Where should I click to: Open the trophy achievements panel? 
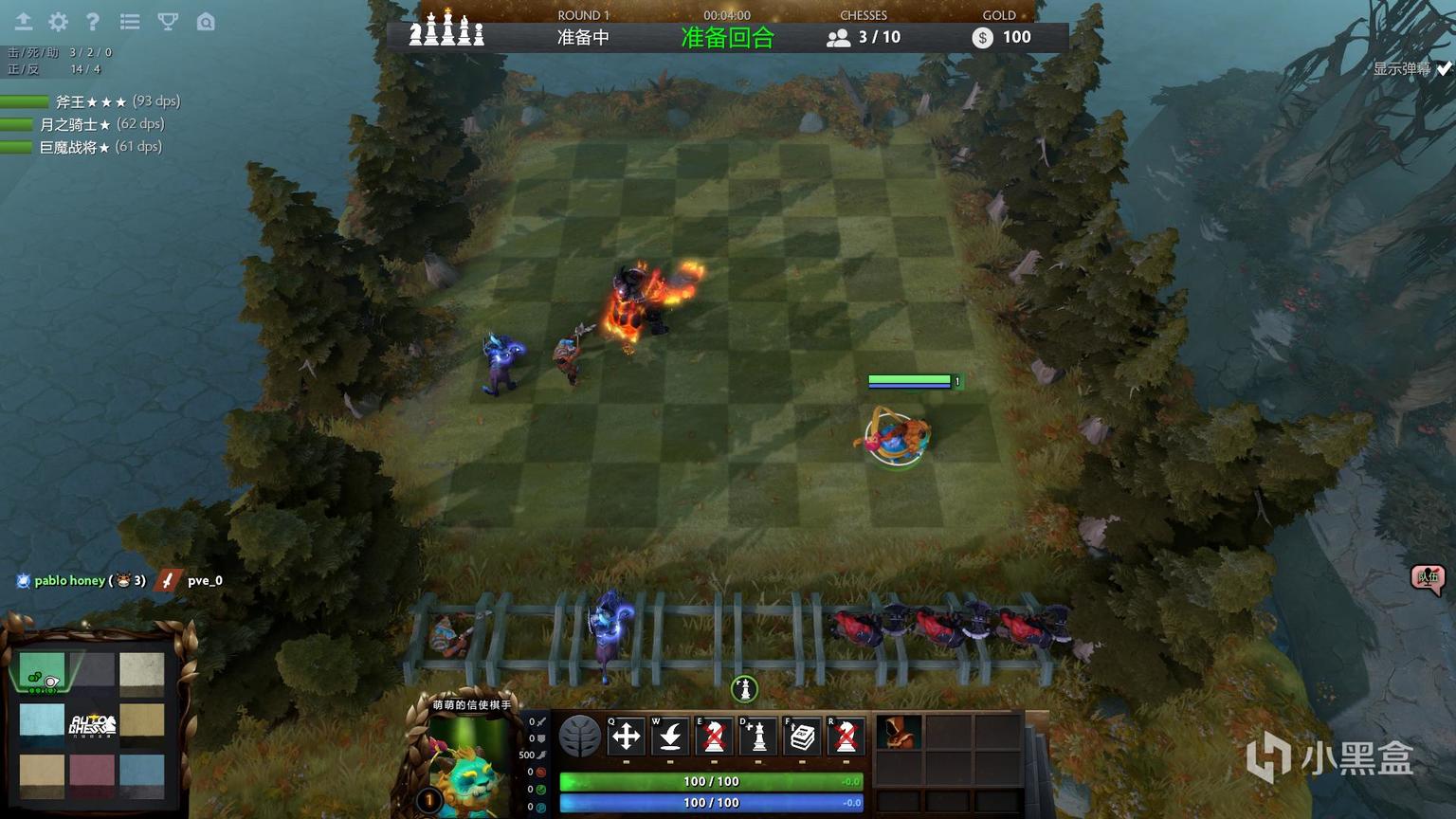pyautogui.click(x=167, y=21)
